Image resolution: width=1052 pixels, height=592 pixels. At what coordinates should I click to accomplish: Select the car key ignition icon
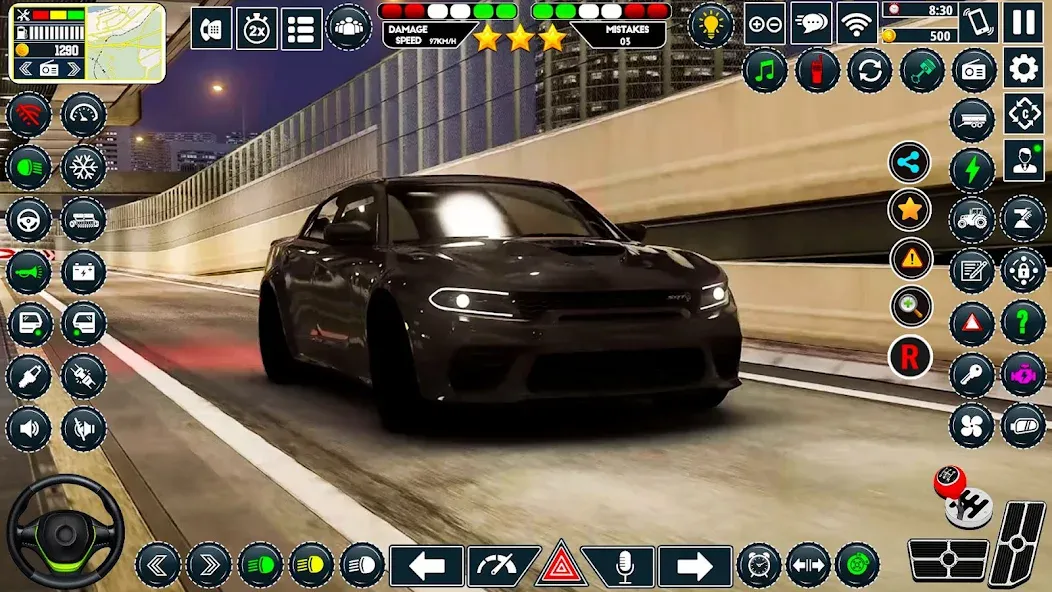click(971, 374)
